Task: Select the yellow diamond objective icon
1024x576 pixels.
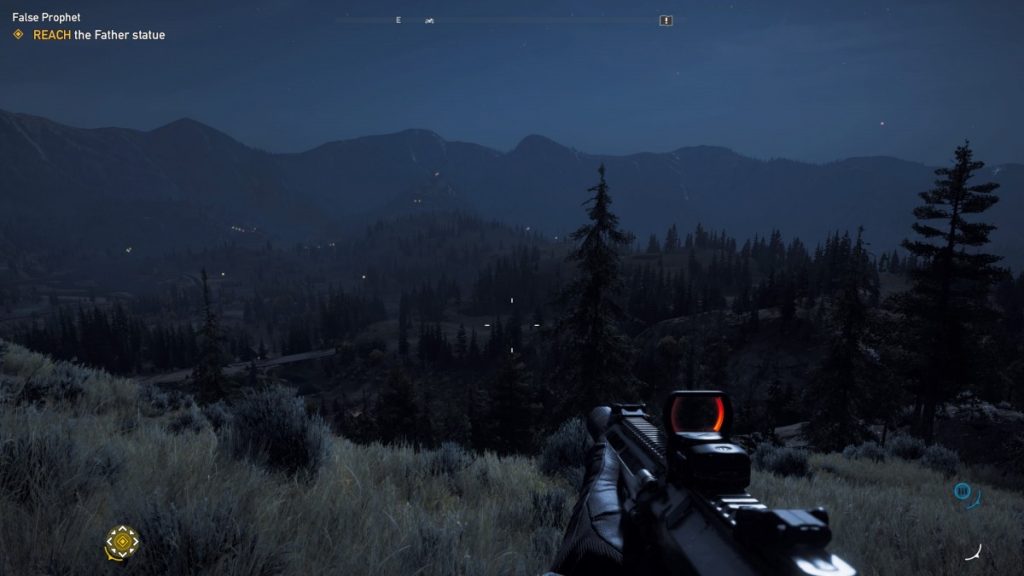Action: tap(18, 35)
